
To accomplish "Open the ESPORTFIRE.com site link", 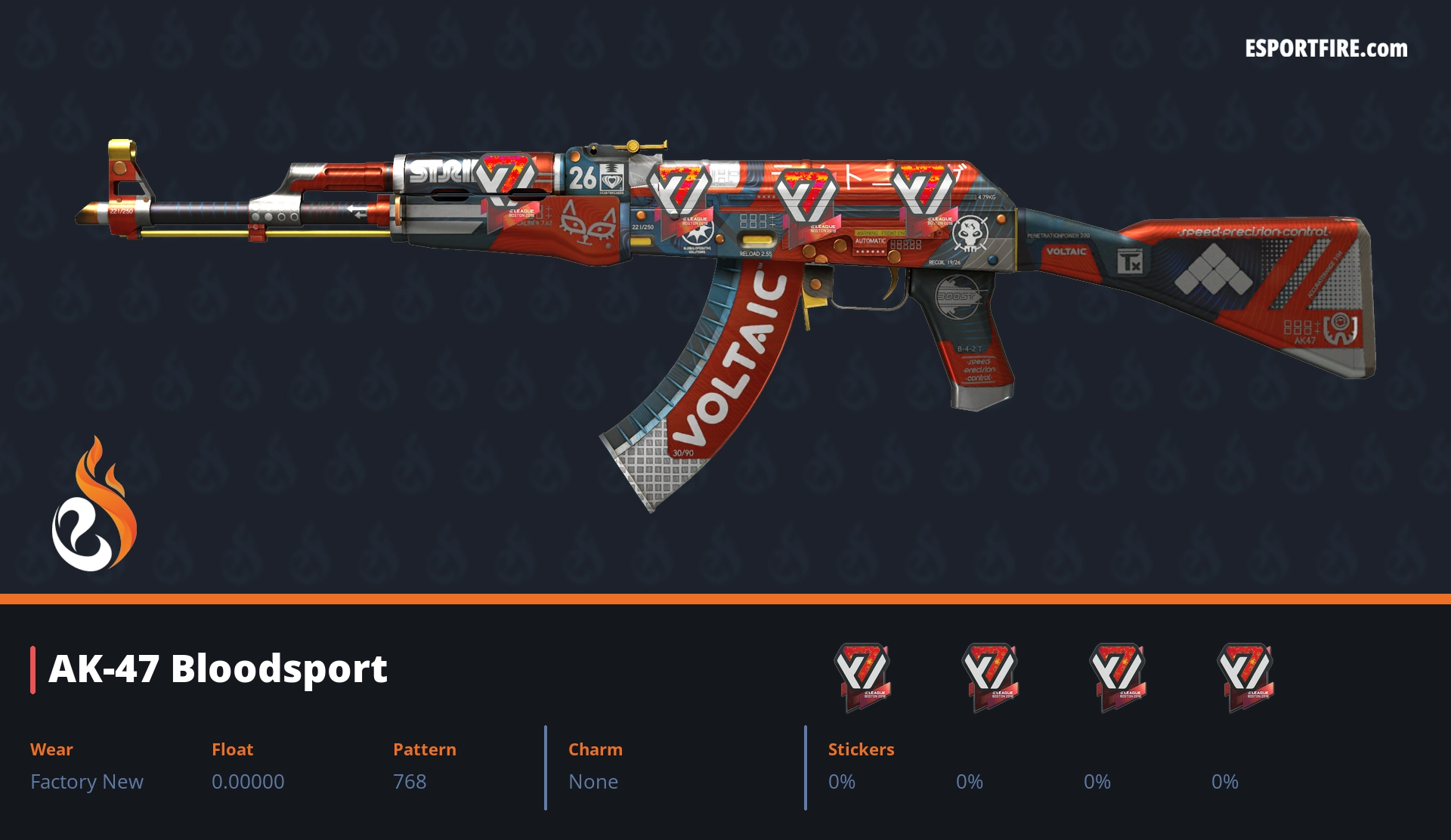I will pos(1326,49).
